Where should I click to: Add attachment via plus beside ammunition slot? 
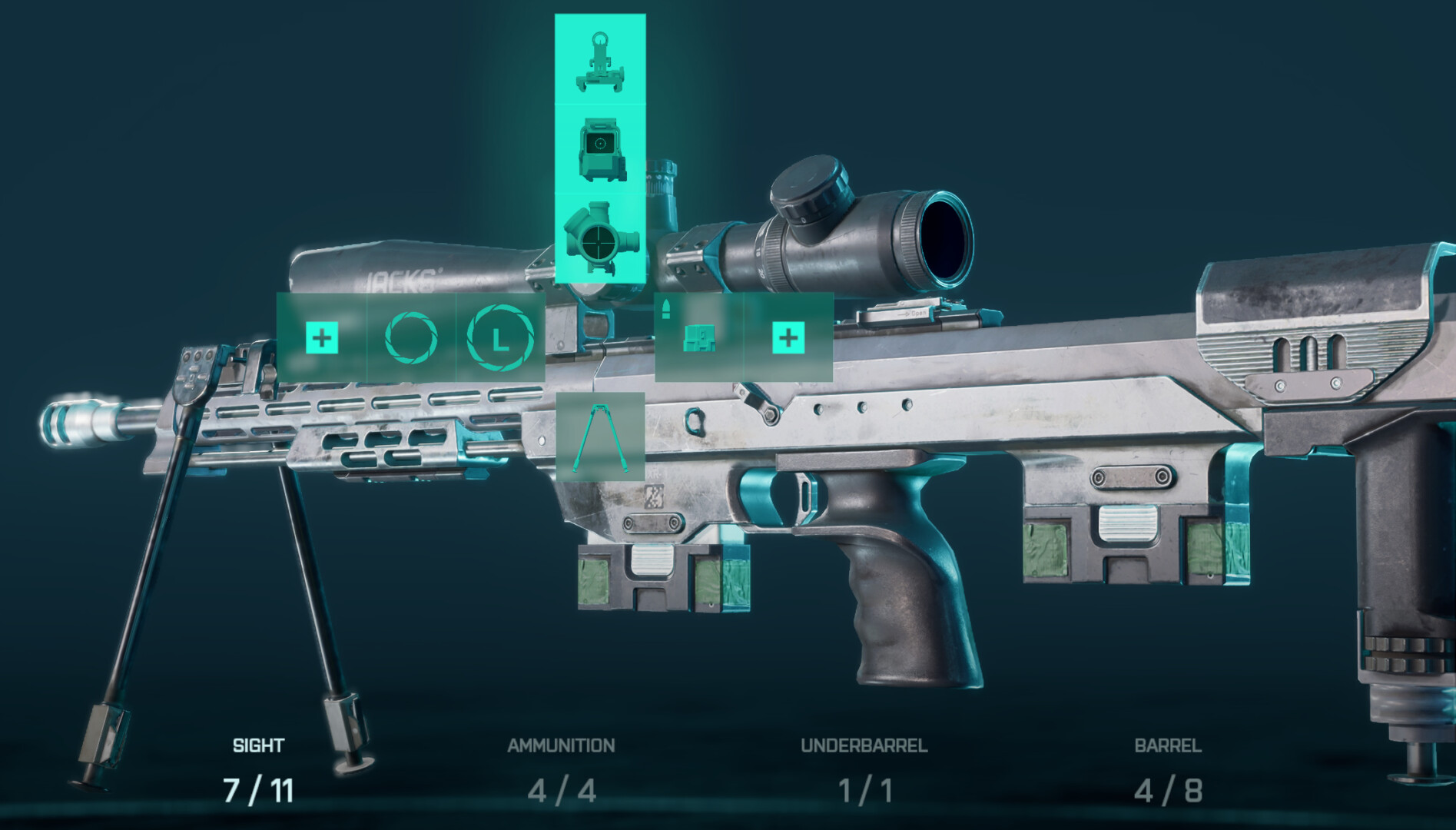pos(788,337)
